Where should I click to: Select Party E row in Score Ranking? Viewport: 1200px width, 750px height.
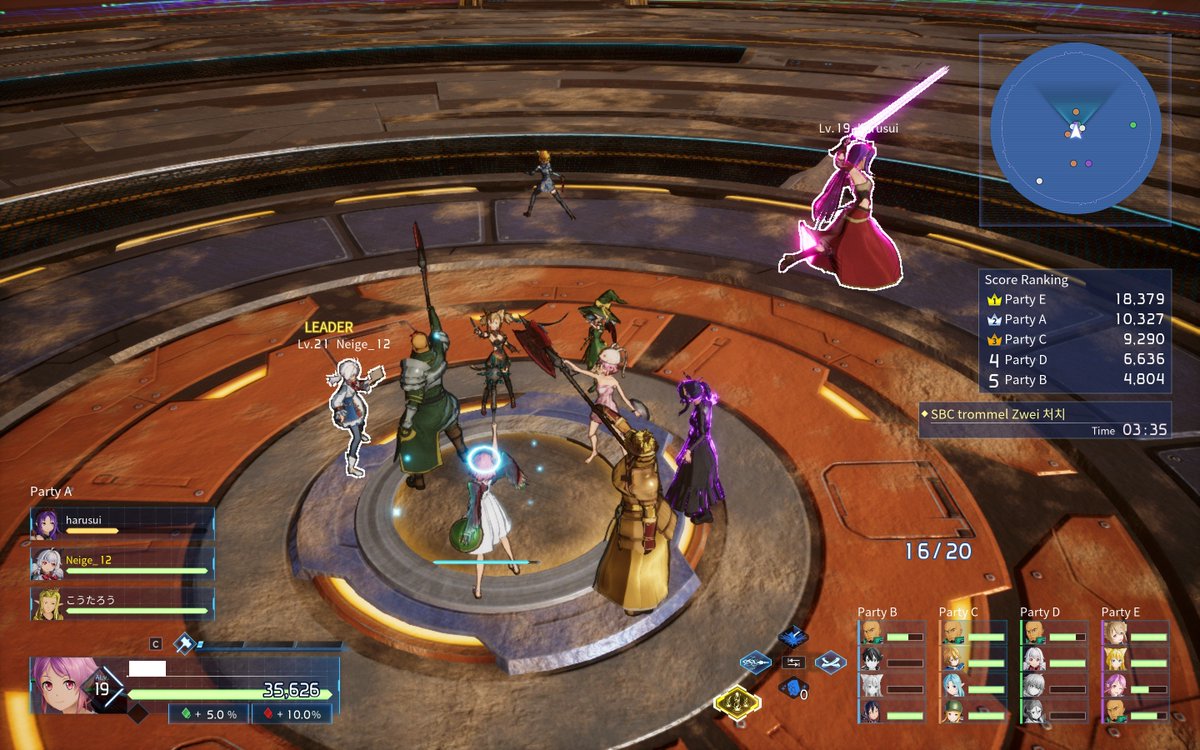(1074, 299)
